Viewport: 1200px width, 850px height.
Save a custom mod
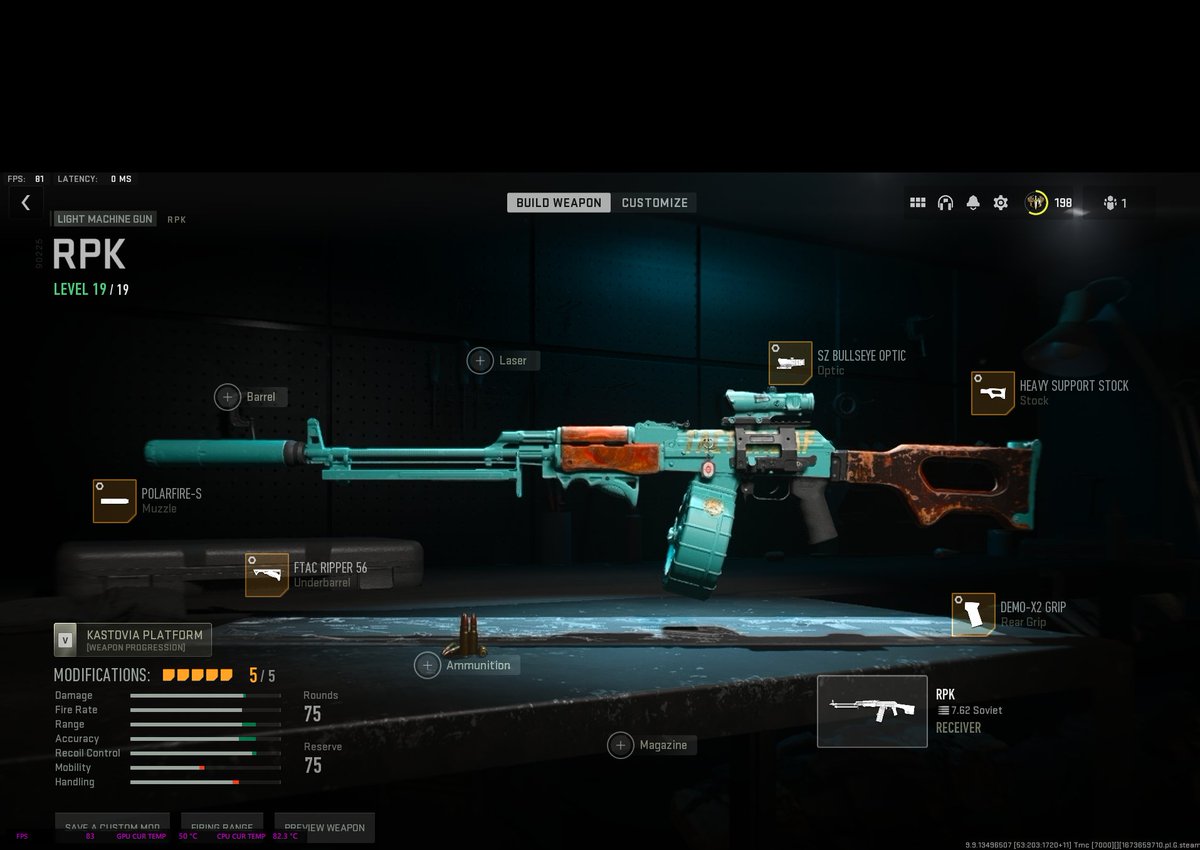(112, 827)
